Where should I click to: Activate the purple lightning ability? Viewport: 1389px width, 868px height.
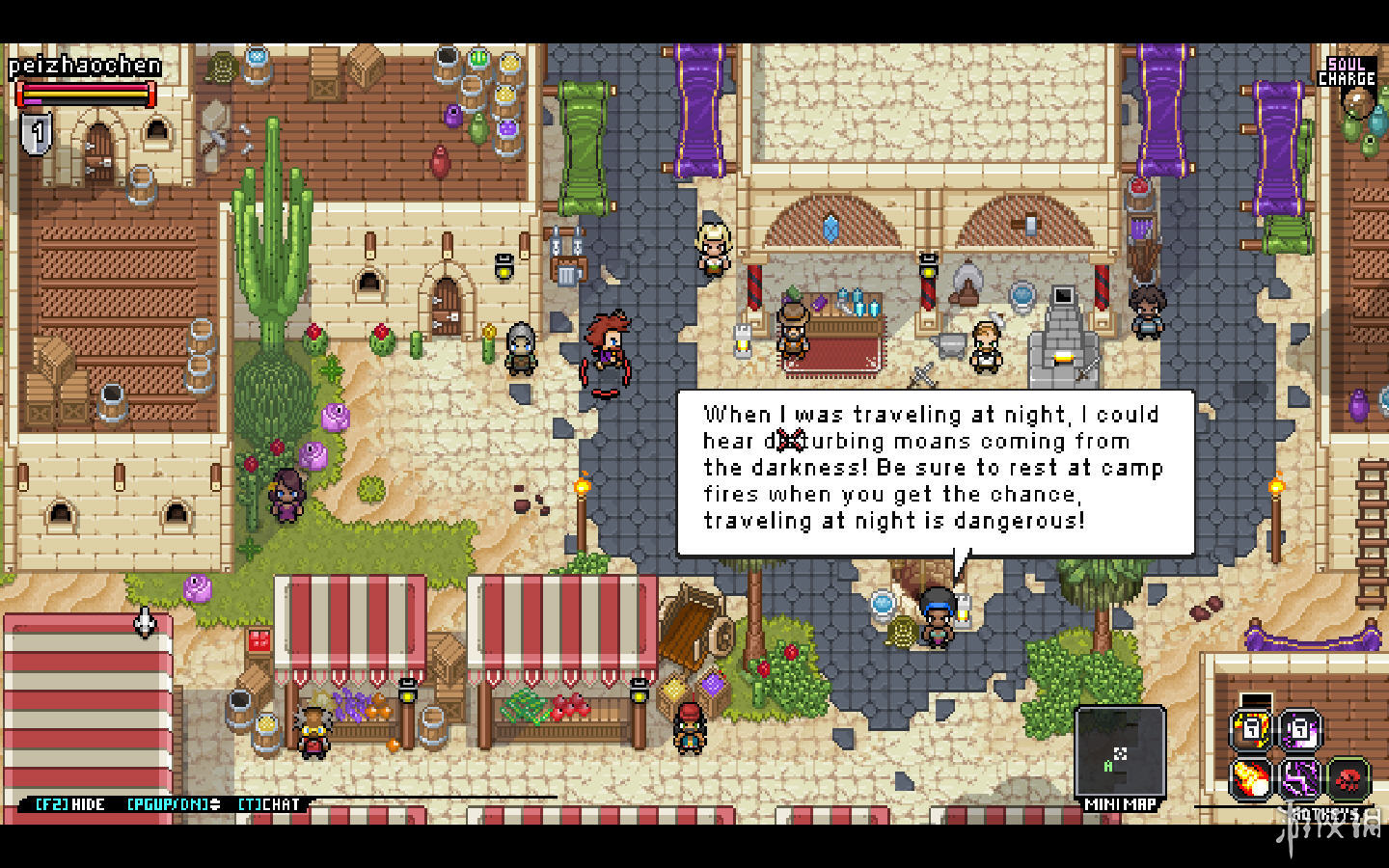pos(1299,778)
